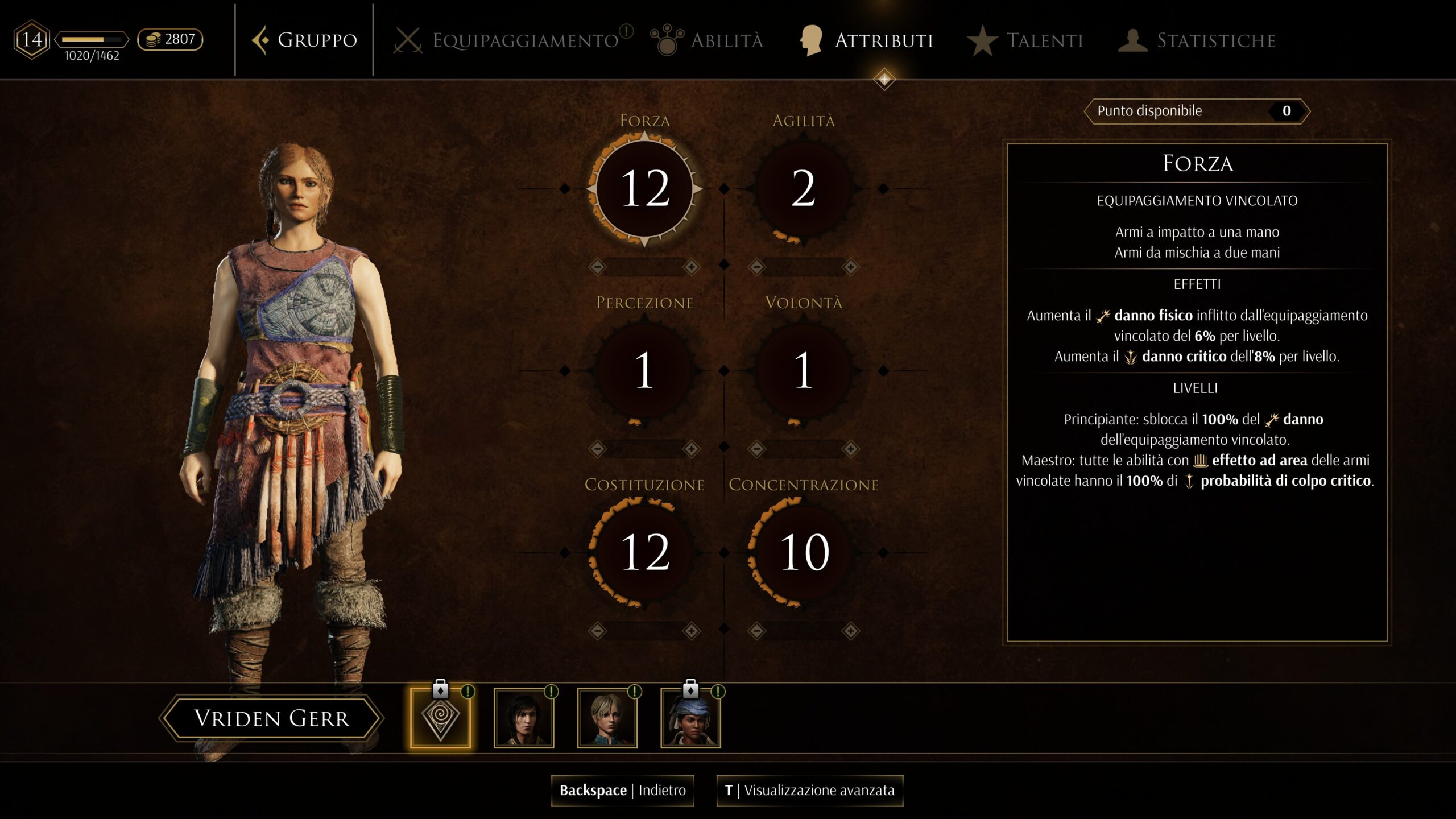Show the Statistiche tab

pyautogui.click(x=1197, y=40)
